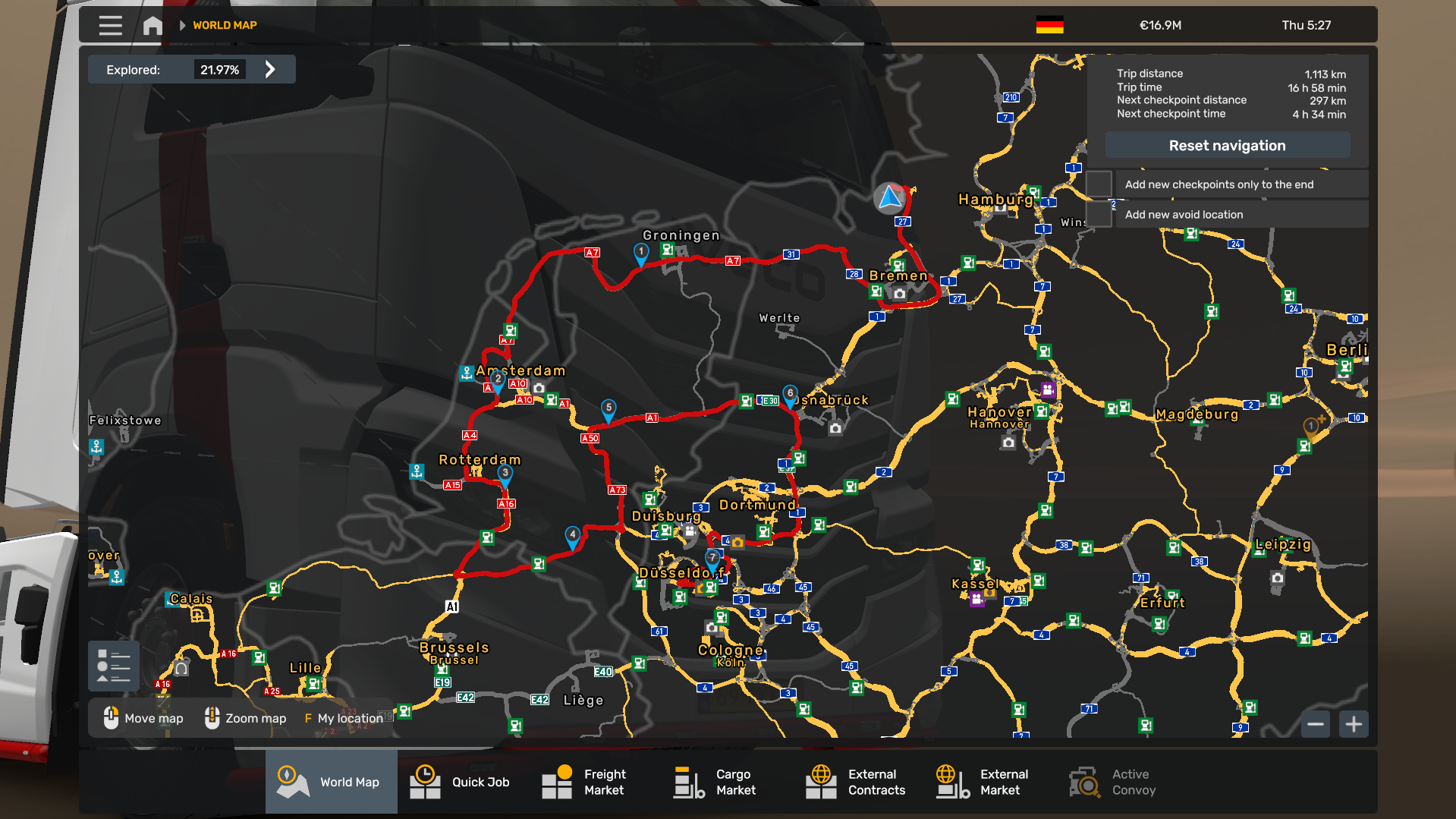This screenshot has height=819, width=1456.
Task: Open the Active Convoy truck icon
Action: point(1083,782)
